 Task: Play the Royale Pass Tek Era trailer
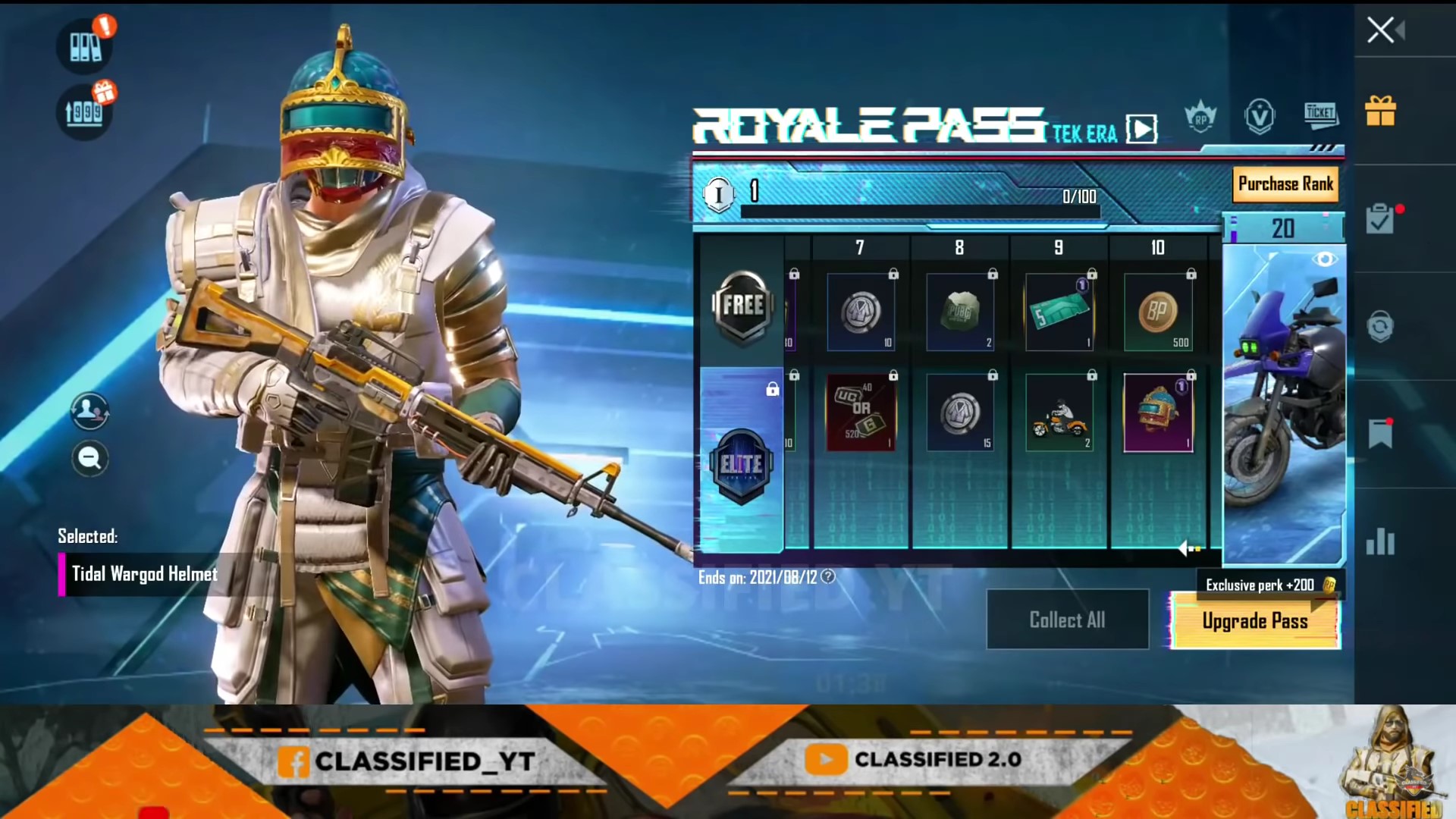point(1141,129)
